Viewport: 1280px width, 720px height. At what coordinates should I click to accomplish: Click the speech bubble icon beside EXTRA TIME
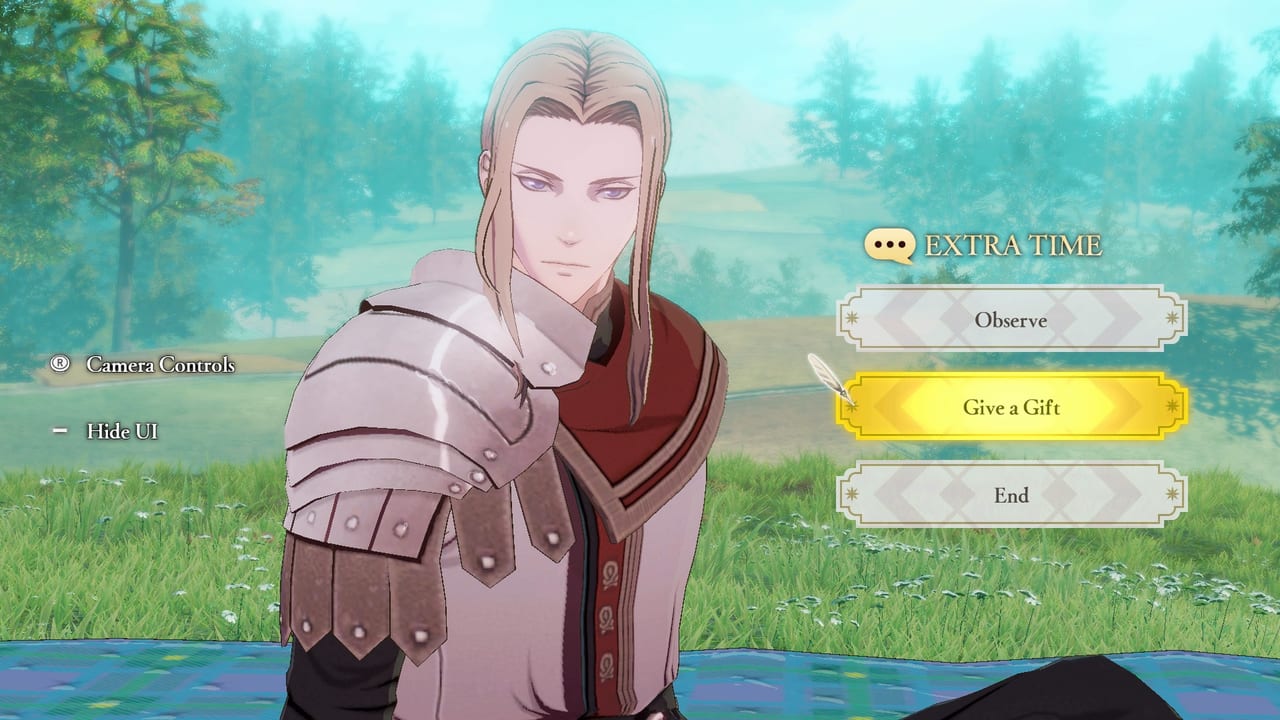[888, 243]
